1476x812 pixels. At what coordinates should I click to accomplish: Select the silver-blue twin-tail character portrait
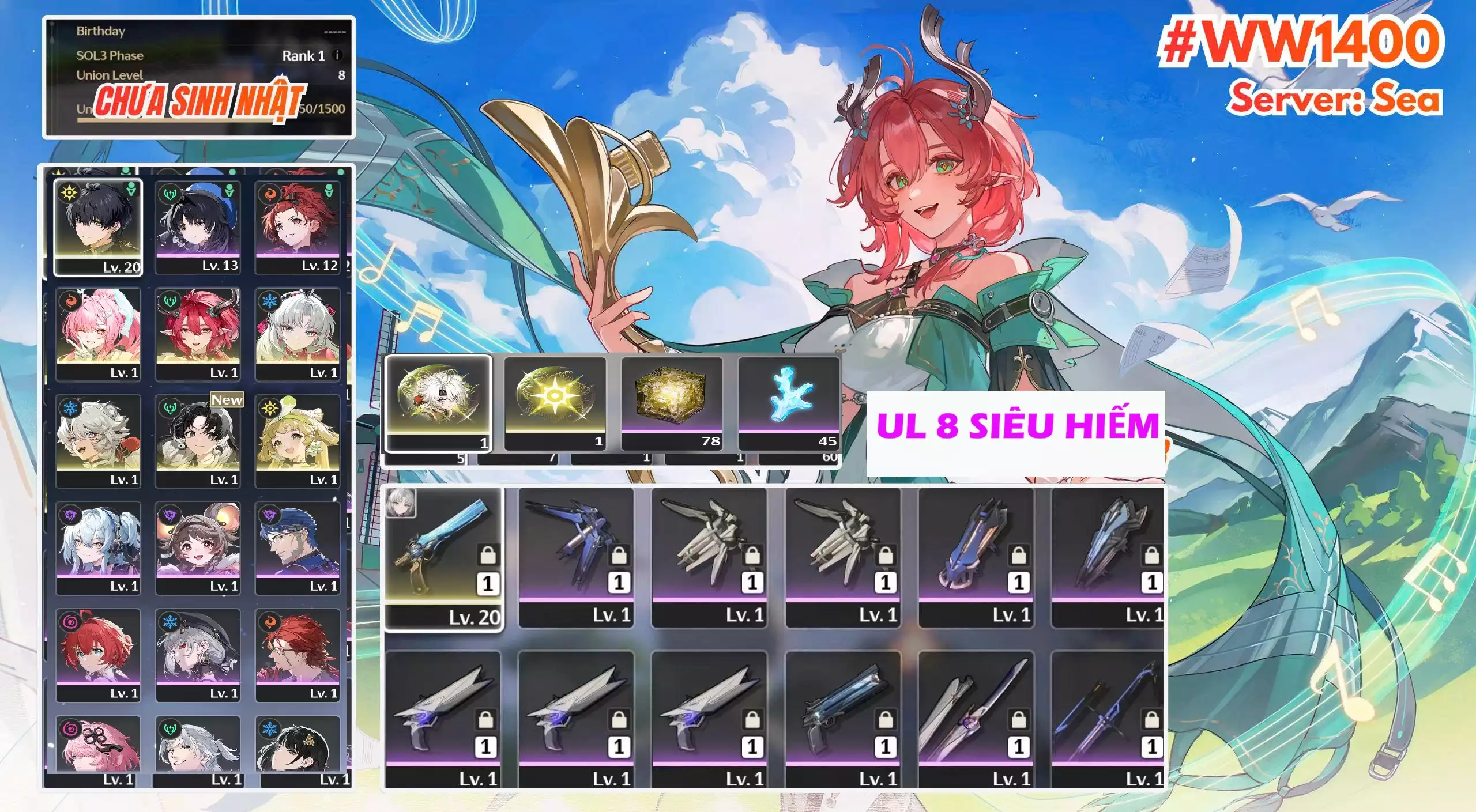(98, 547)
